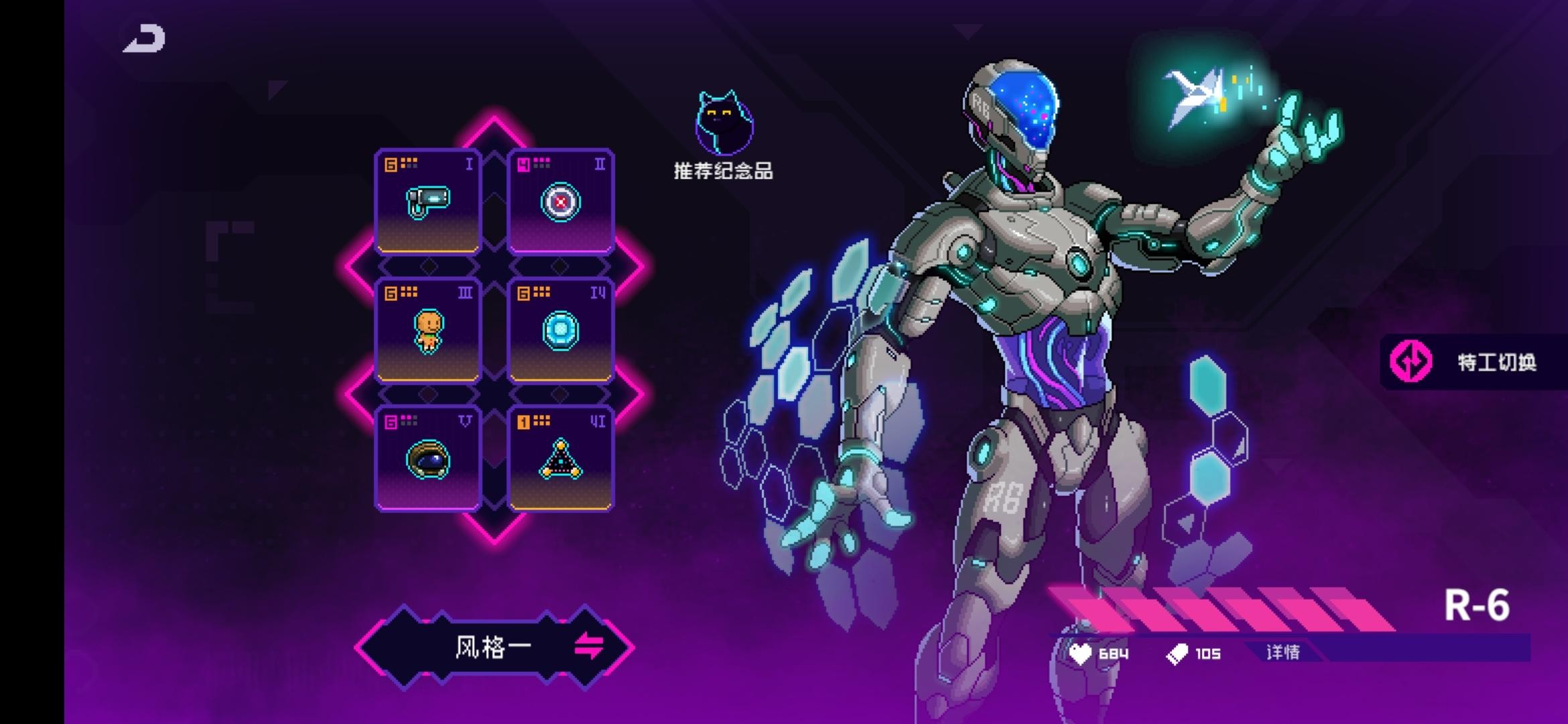Show R-6 details via 详情

click(x=1283, y=652)
